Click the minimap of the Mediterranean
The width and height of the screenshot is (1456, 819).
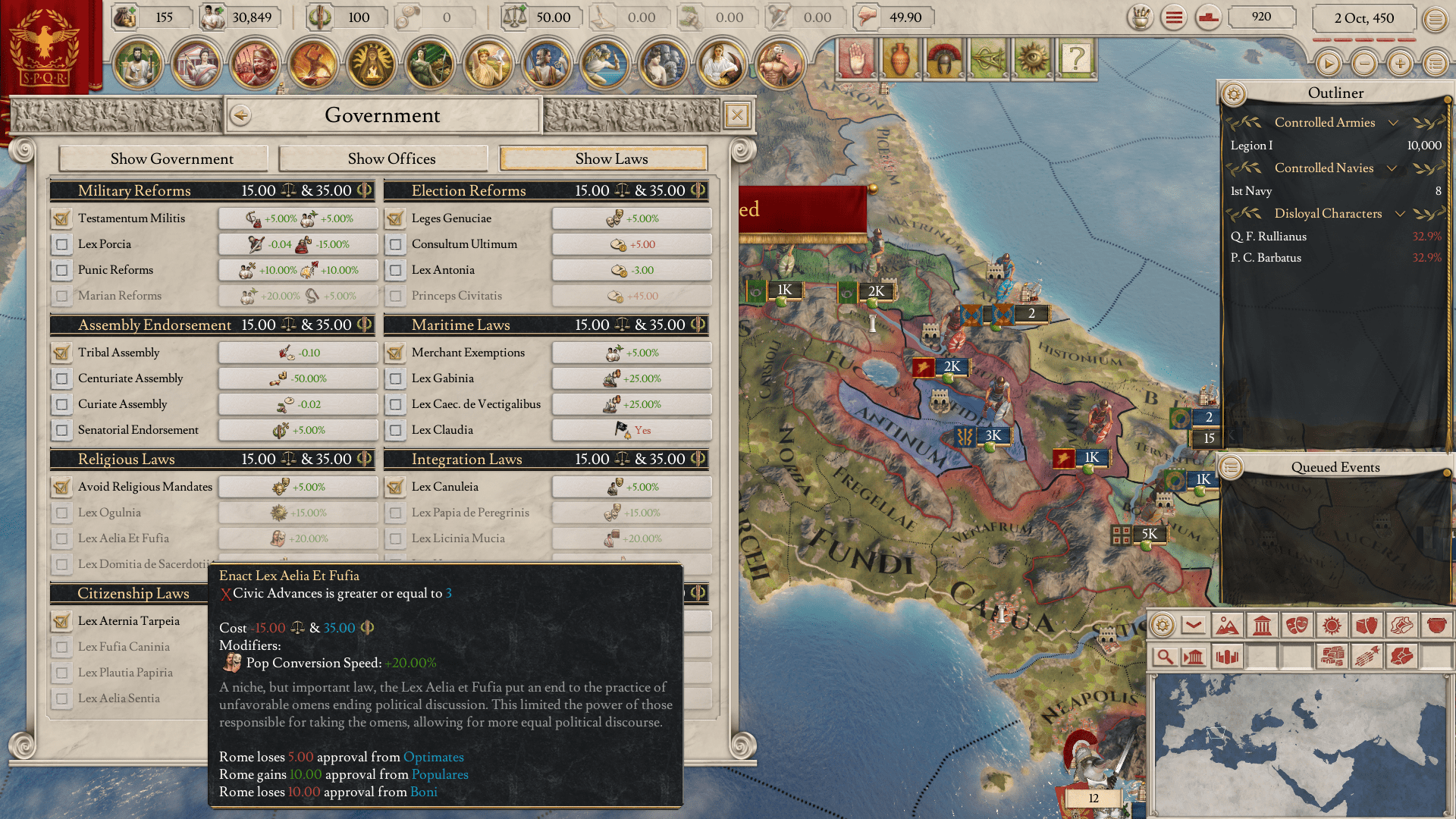[x=1298, y=743]
